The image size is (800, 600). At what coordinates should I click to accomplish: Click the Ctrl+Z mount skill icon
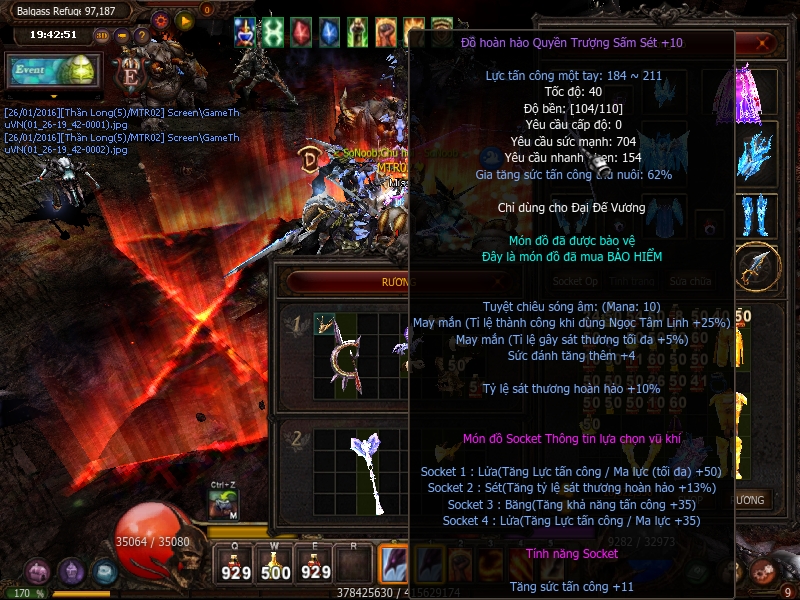tap(223, 504)
